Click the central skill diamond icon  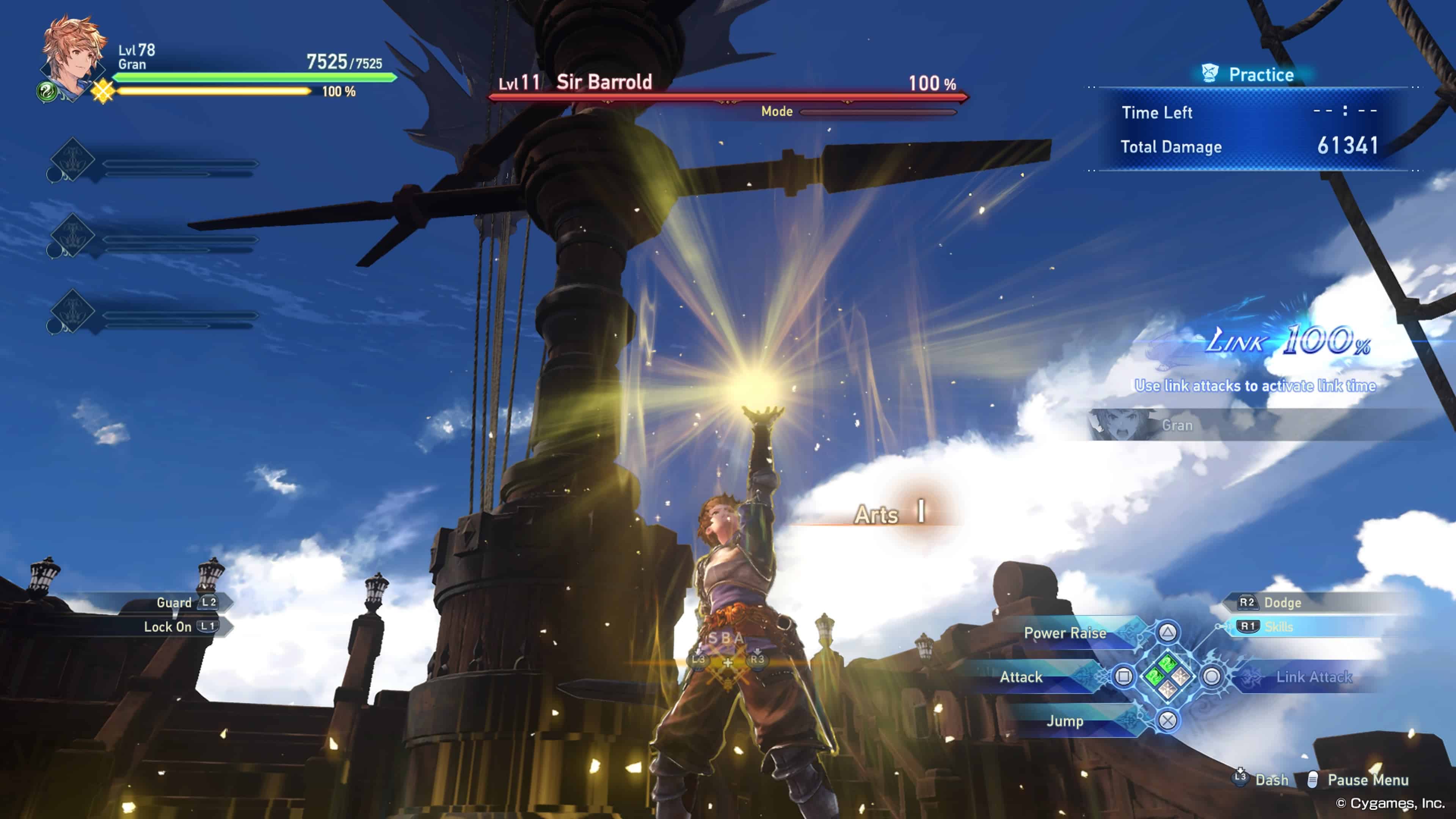pos(1168,676)
